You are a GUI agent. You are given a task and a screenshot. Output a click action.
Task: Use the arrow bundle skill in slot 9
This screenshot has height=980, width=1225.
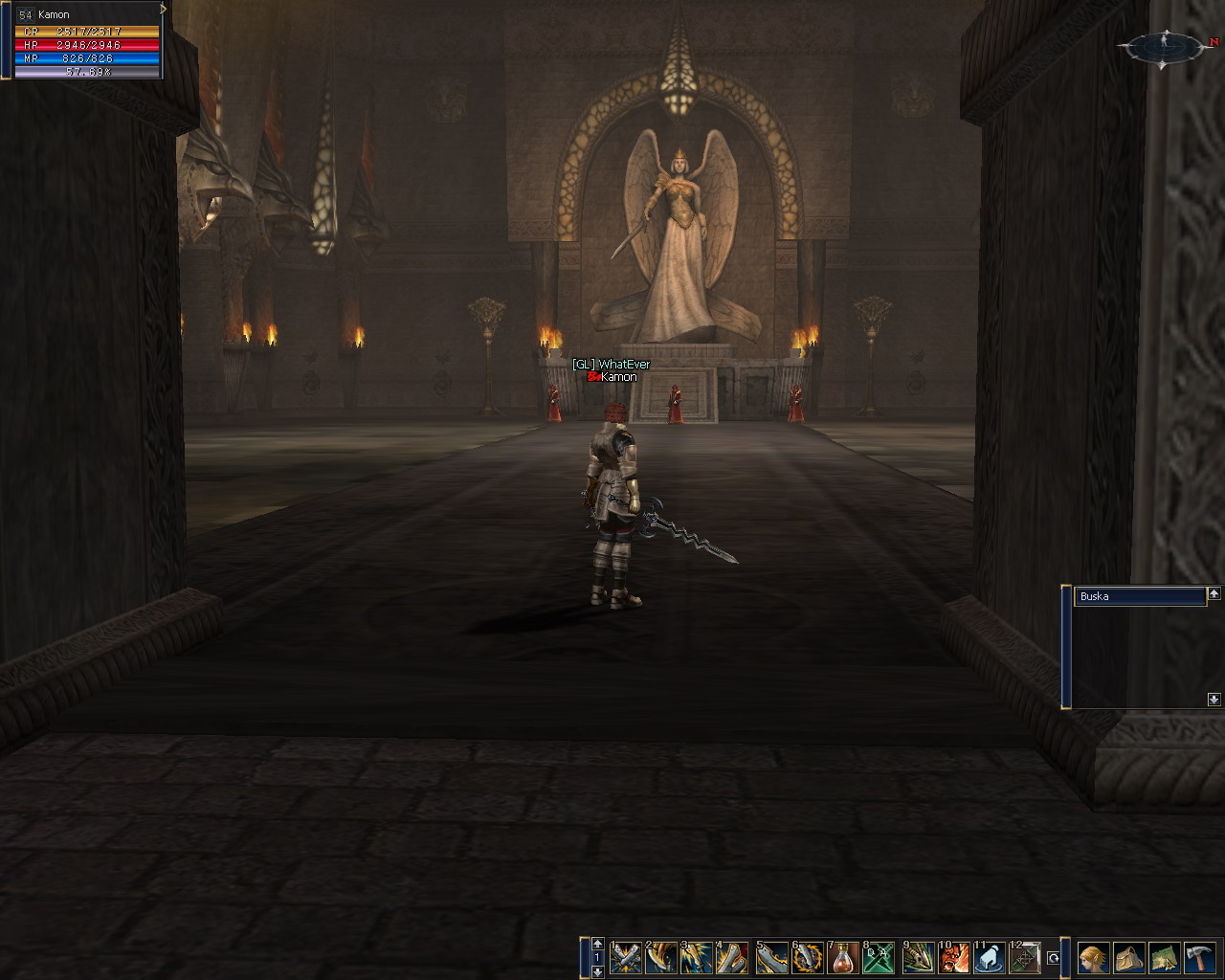[918, 957]
